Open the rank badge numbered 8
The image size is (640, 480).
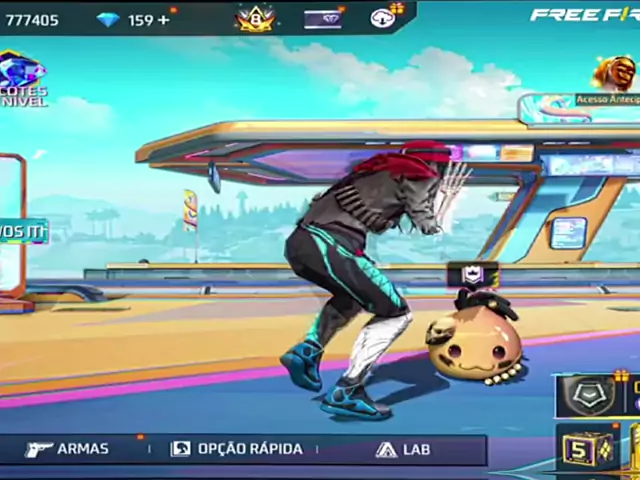pos(254,17)
